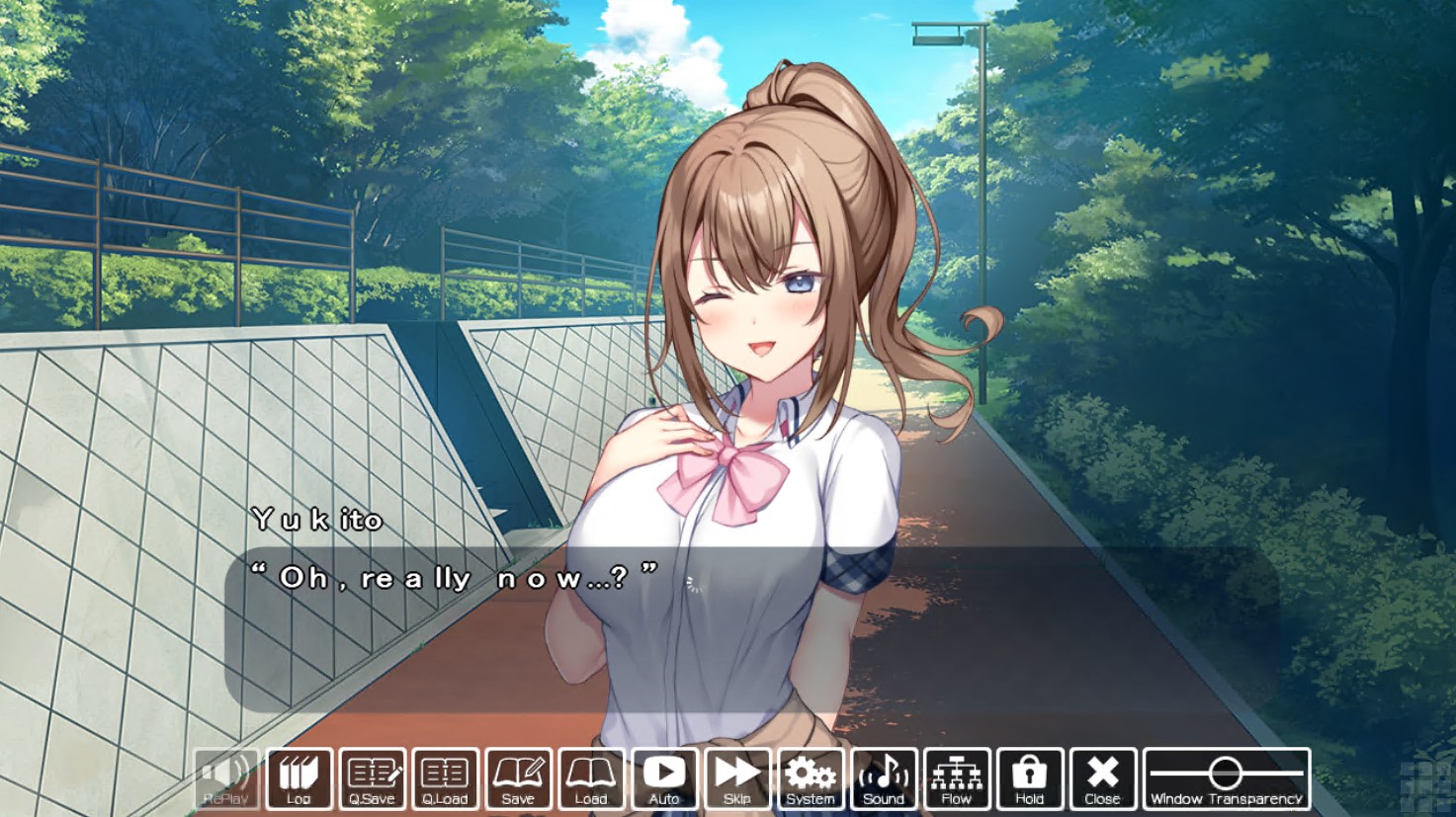Screen dimensions: 1456x817
Task: Enable Auto text advance mode
Action: point(664,778)
